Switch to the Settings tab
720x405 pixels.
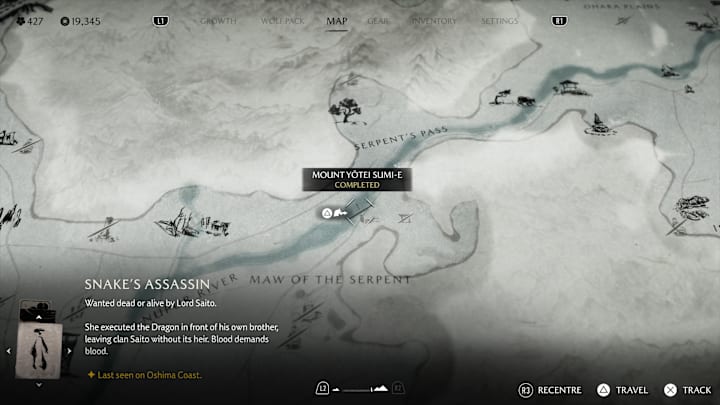(499, 20)
